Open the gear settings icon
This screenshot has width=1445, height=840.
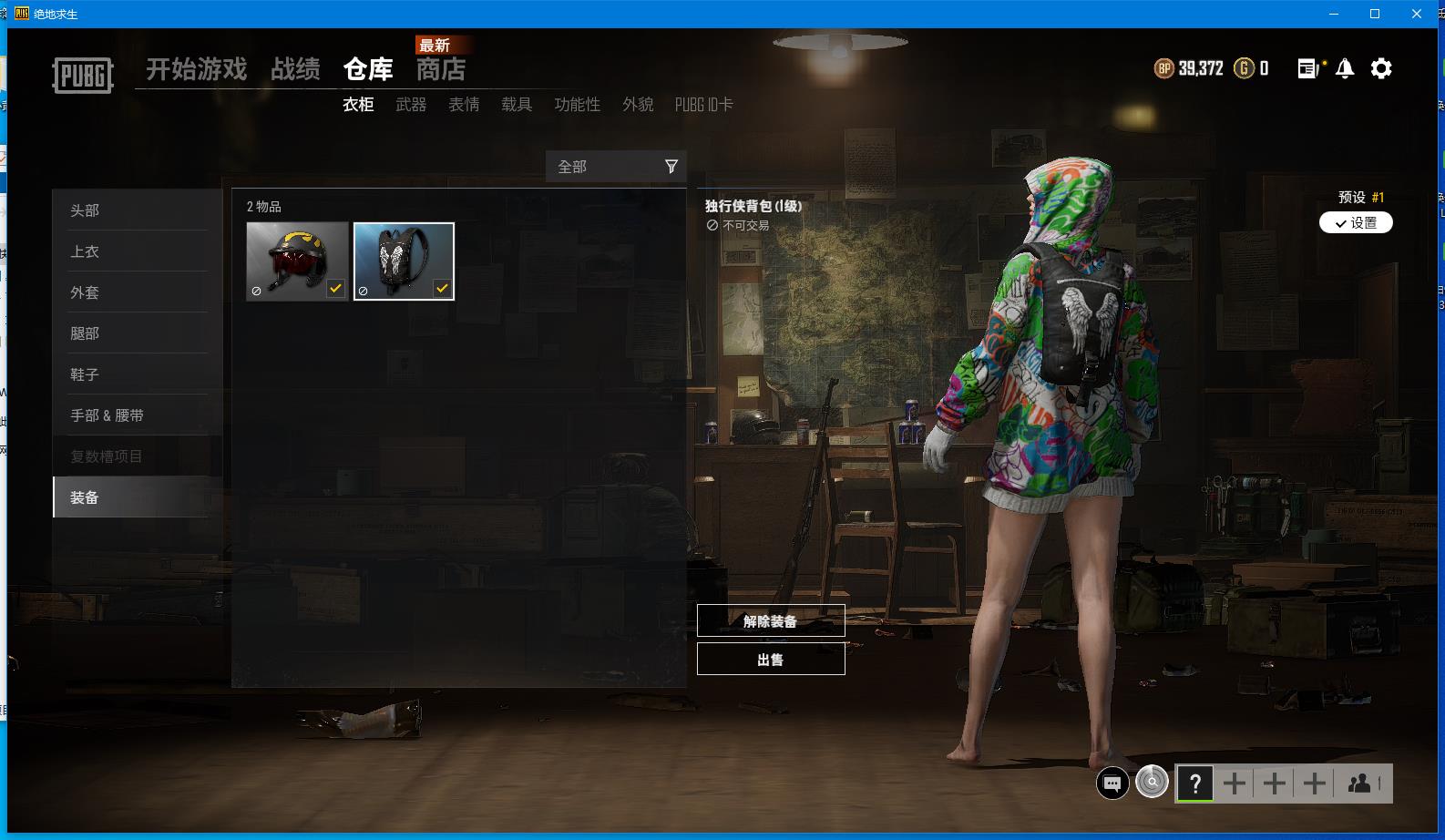pyautogui.click(x=1381, y=68)
